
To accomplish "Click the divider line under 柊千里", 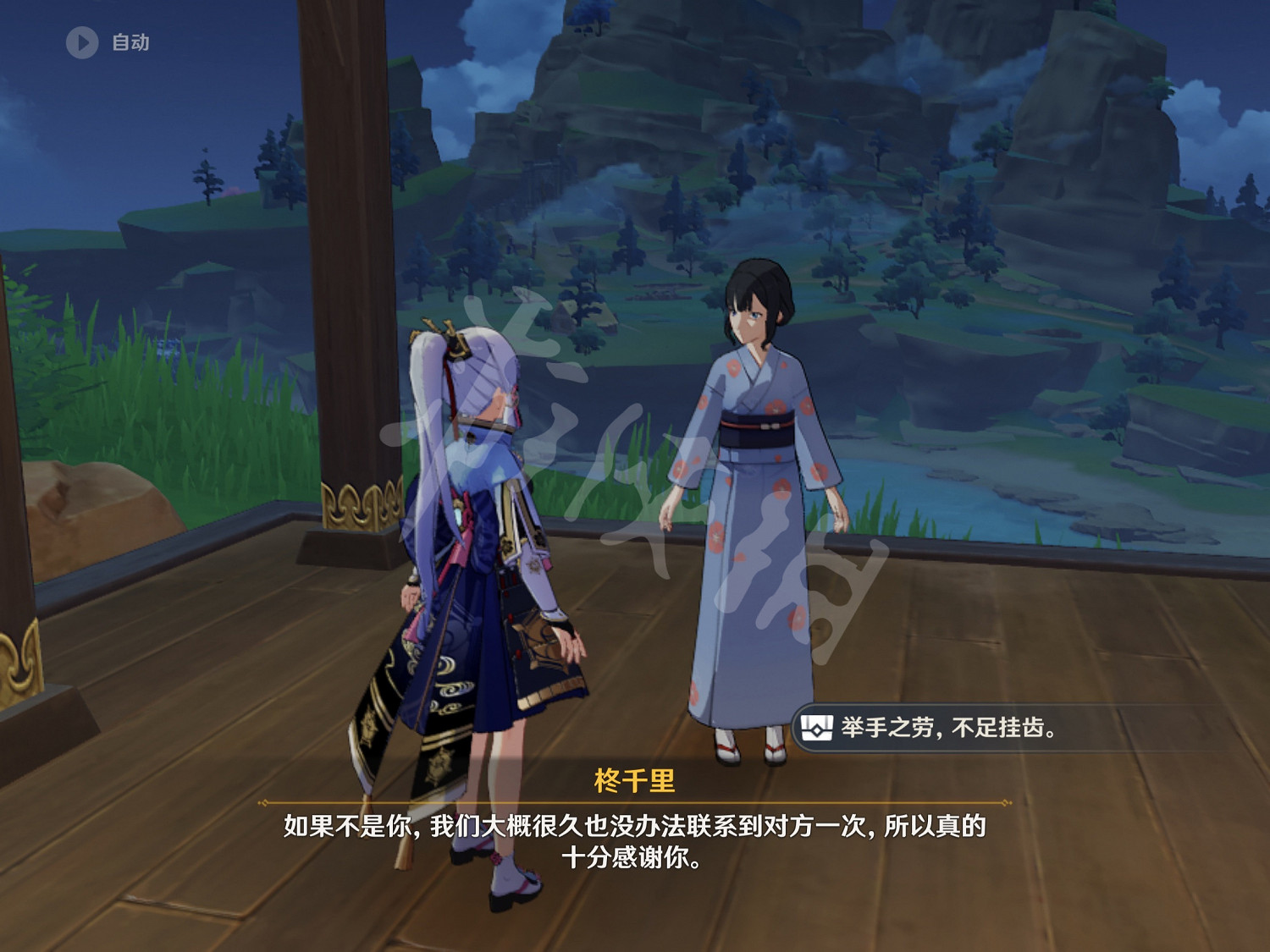I will tap(635, 802).
